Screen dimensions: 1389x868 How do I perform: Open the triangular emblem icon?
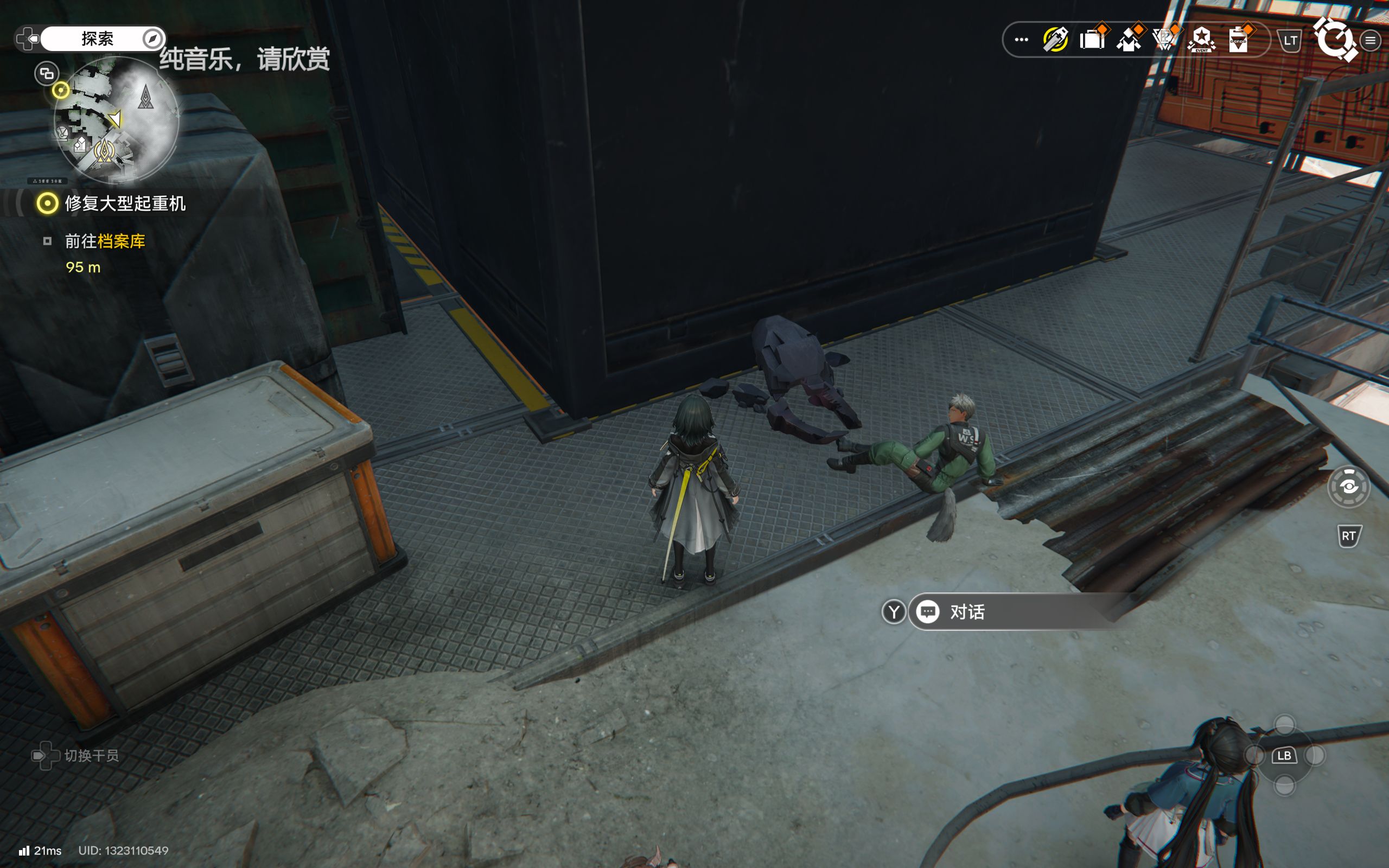coord(1164,40)
